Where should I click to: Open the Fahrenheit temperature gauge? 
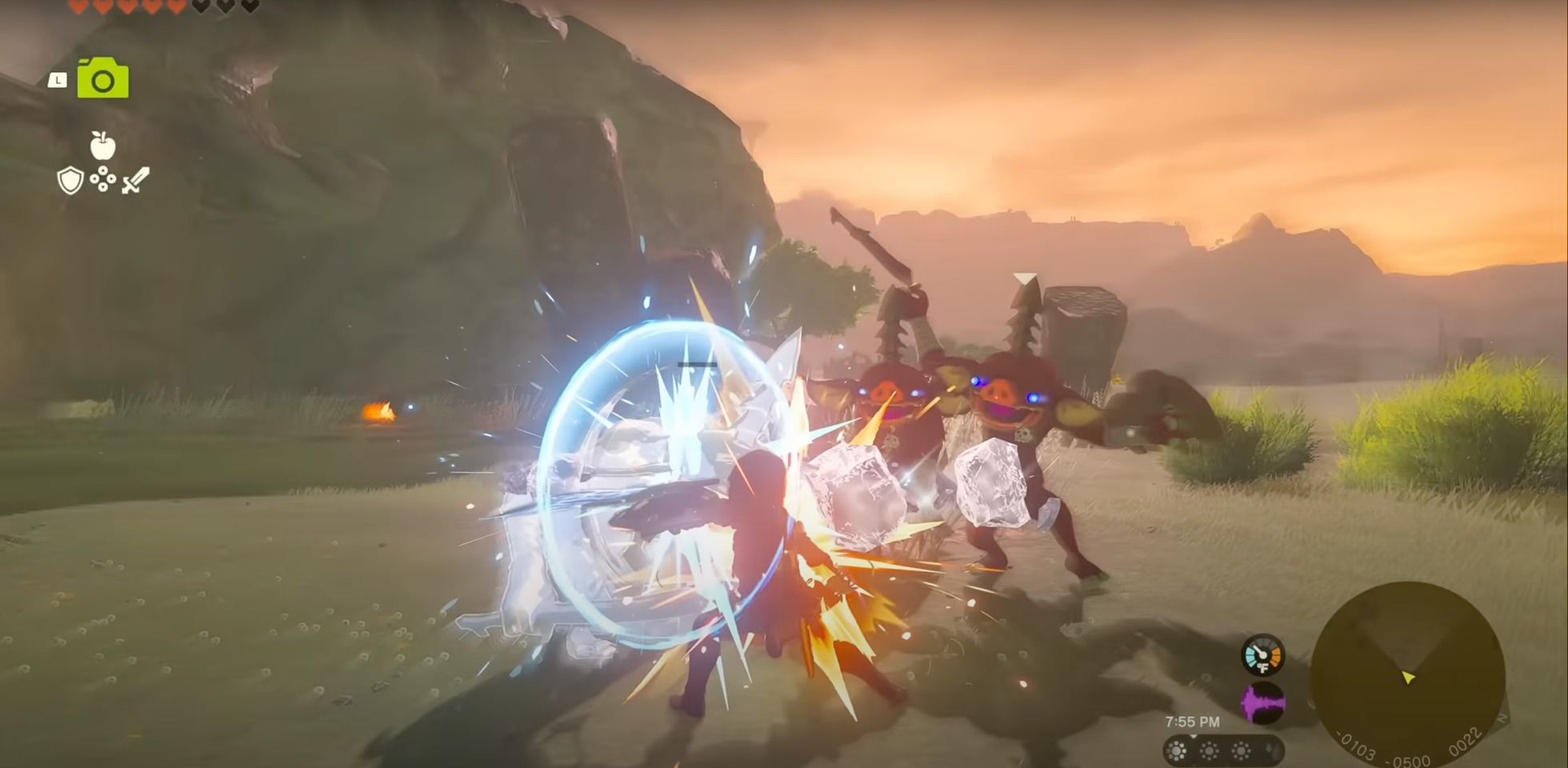coord(1262,654)
